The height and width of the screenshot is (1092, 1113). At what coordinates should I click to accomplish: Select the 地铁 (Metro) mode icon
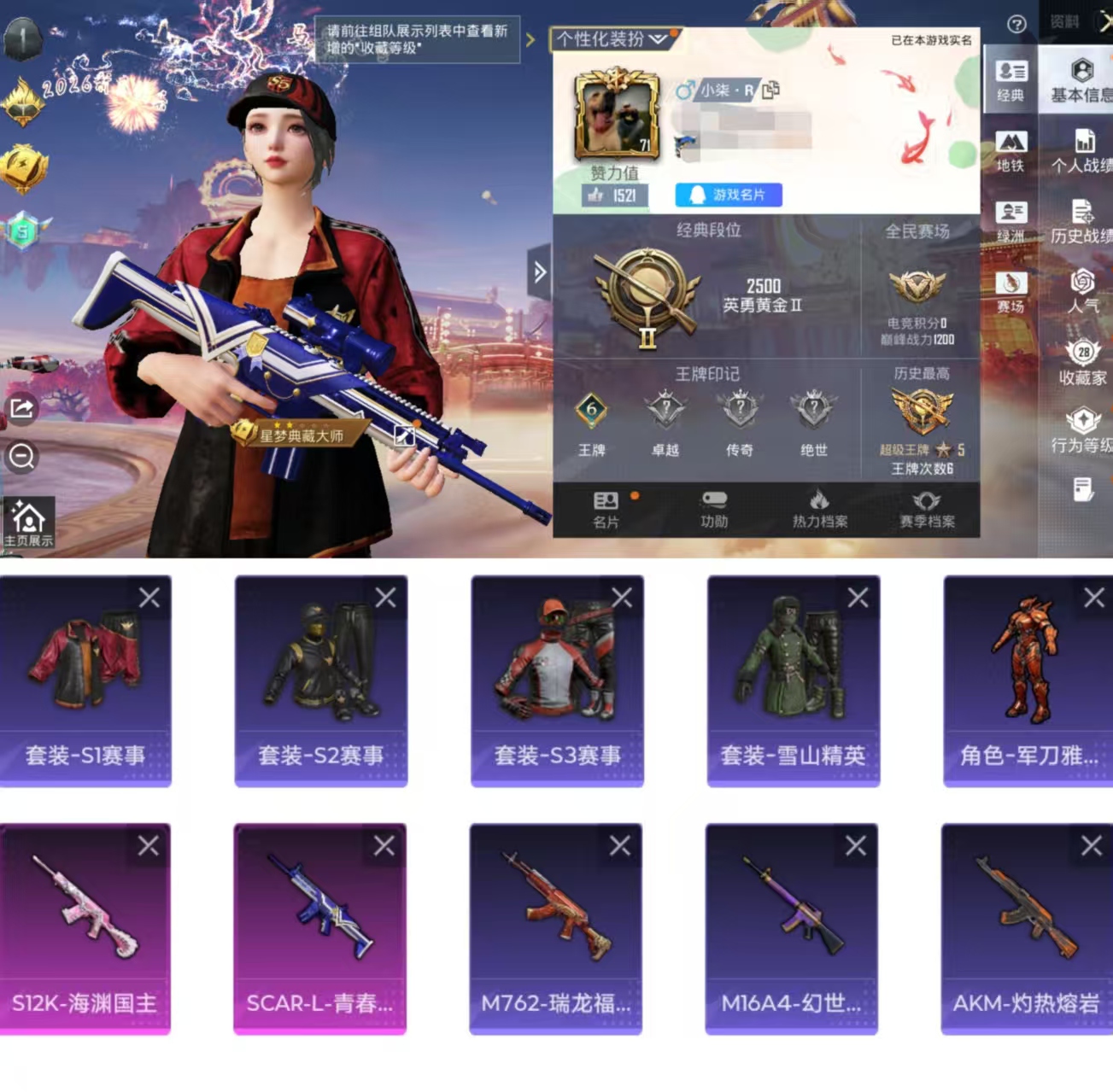click(1010, 152)
